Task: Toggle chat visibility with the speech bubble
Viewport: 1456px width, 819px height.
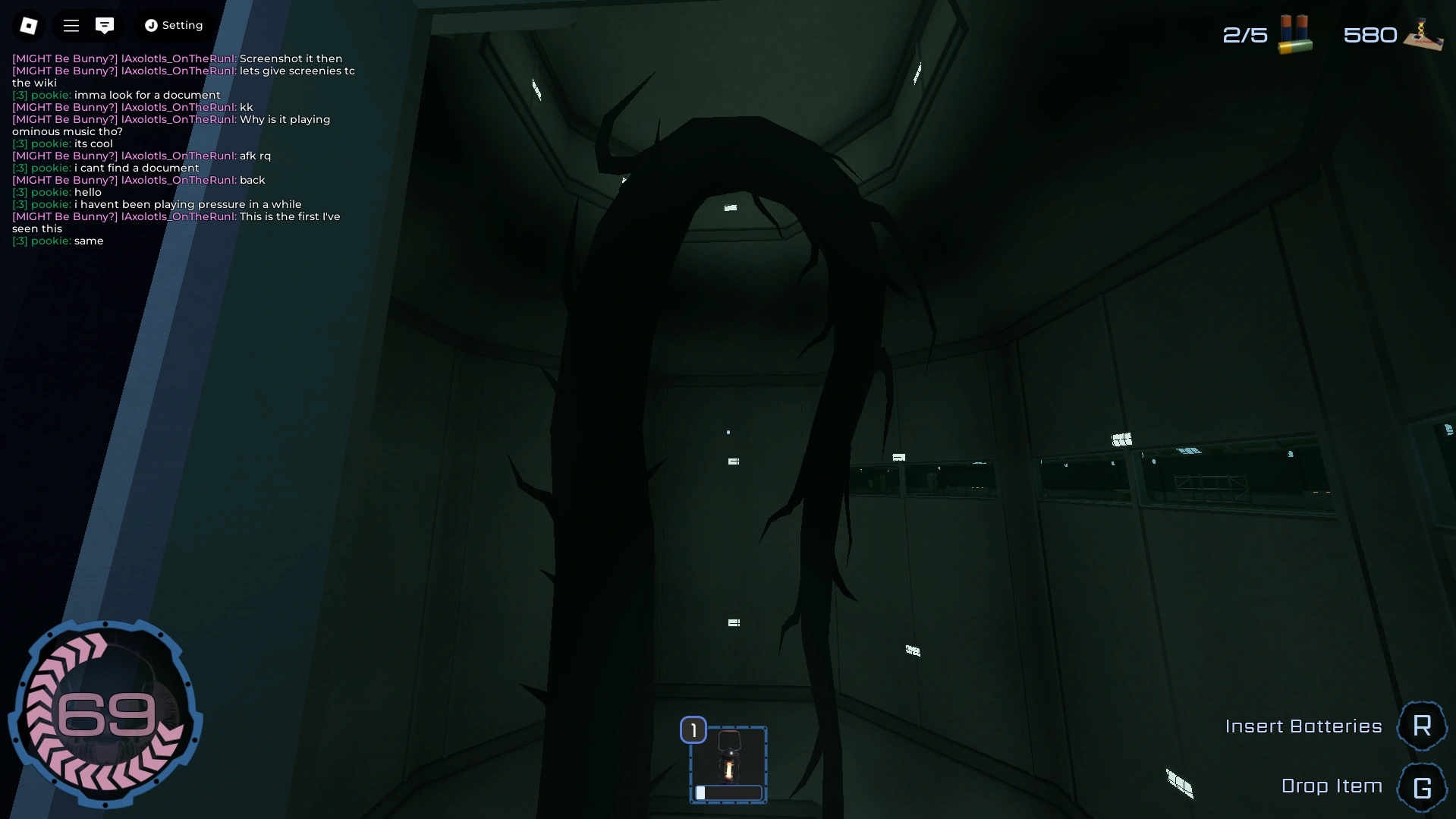Action: pos(105,25)
